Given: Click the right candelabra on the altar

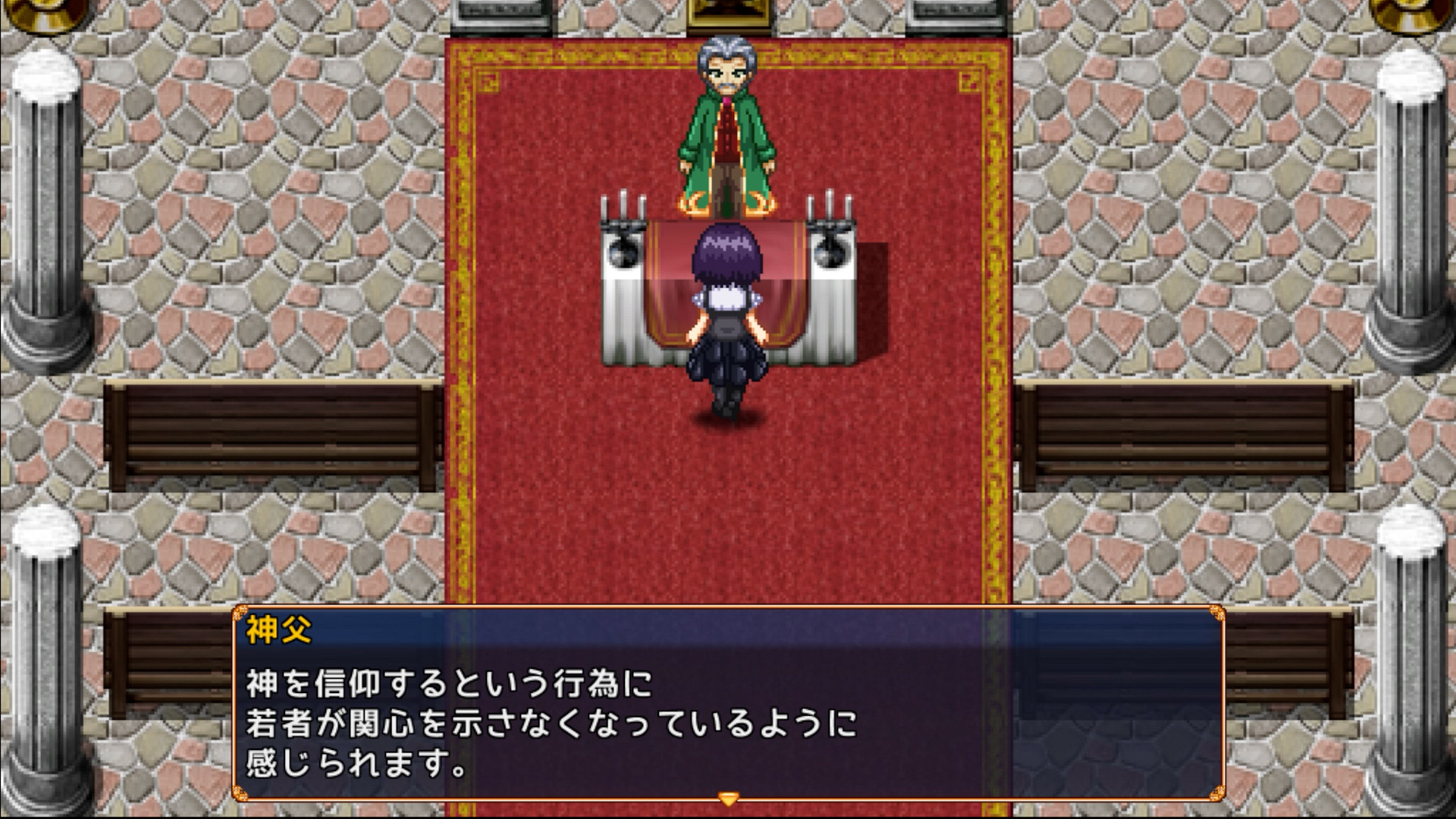Looking at the screenshot, I should point(830,227).
